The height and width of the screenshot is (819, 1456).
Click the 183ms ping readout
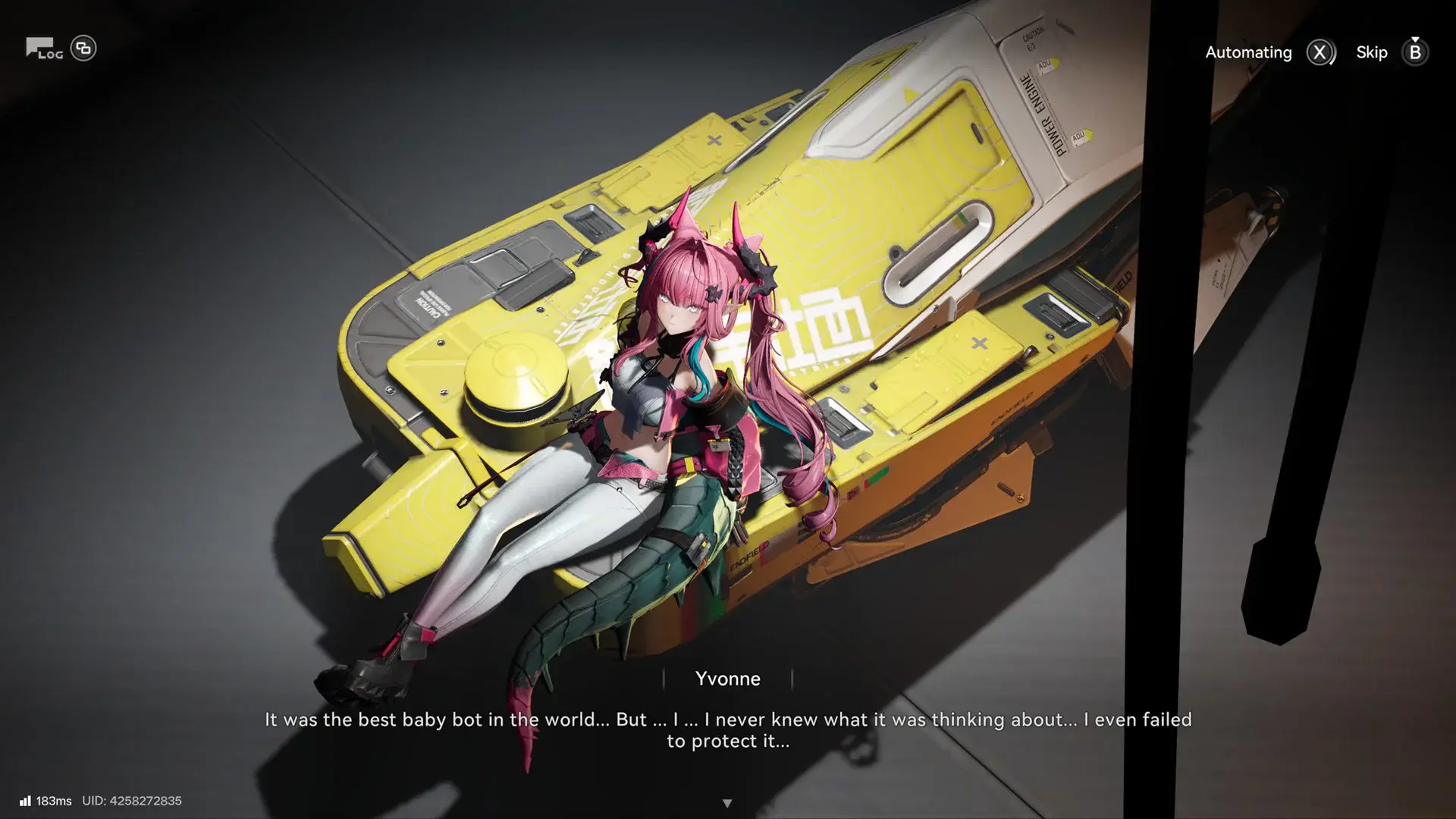(55, 800)
